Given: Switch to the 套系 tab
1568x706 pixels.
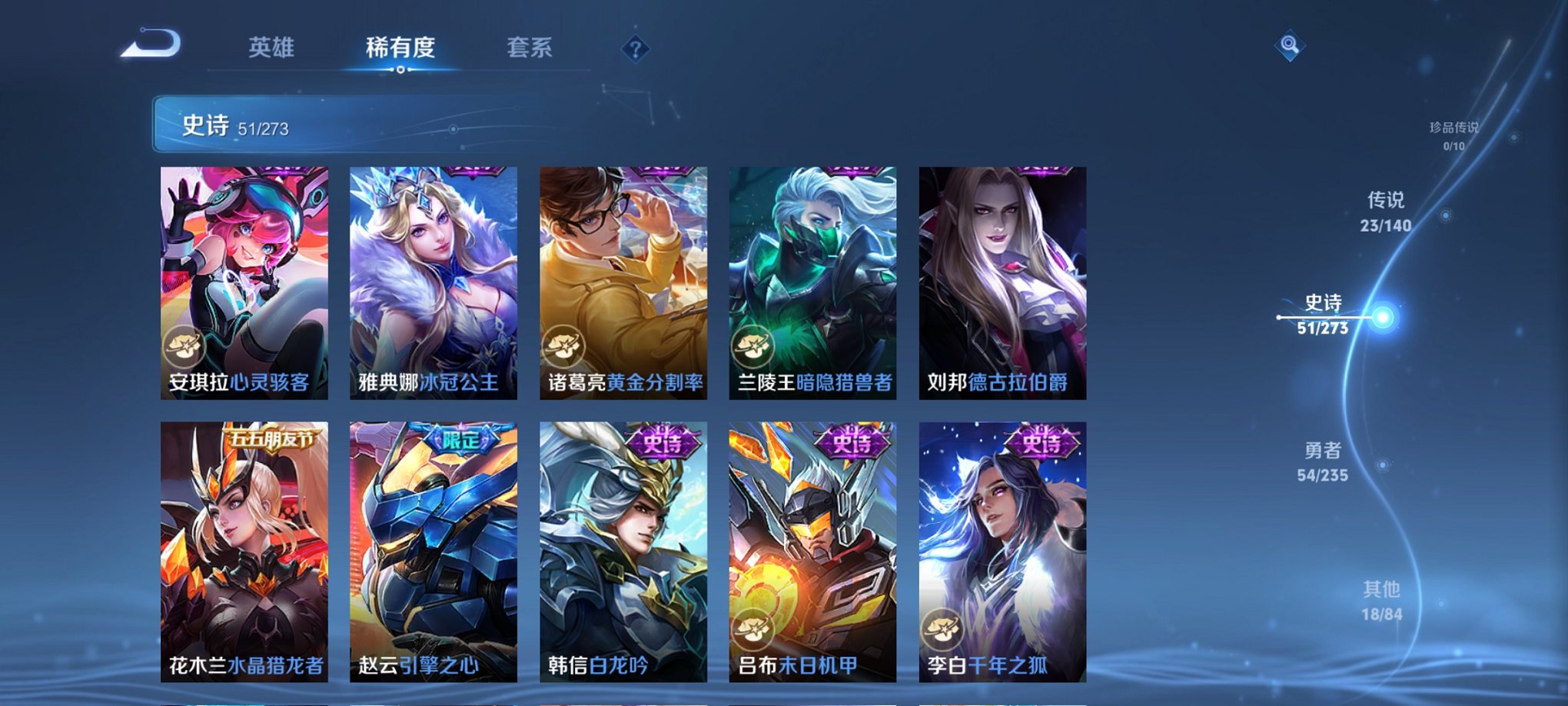Looking at the screenshot, I should (530, 46).
